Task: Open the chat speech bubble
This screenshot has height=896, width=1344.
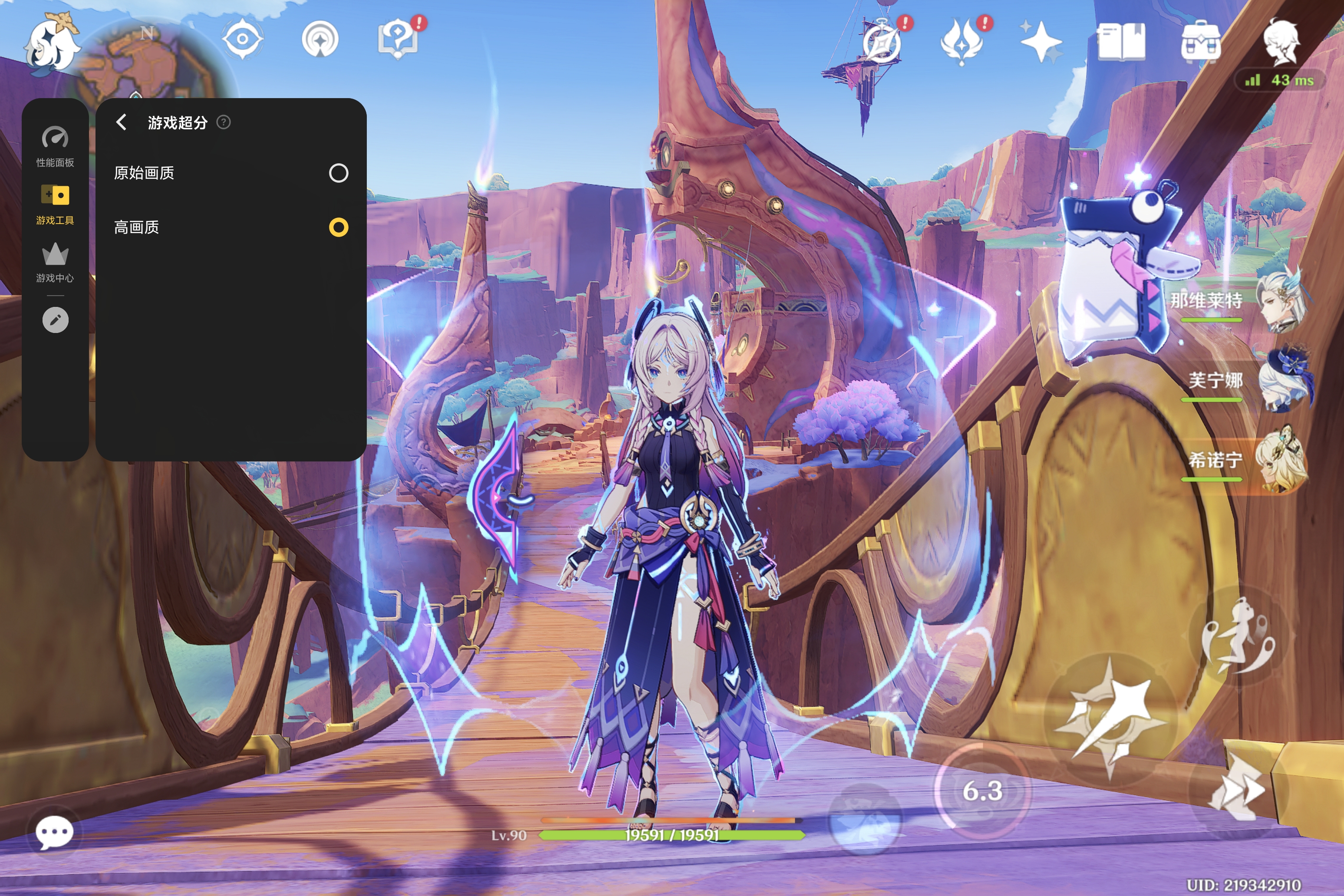Action: (54, 833)
